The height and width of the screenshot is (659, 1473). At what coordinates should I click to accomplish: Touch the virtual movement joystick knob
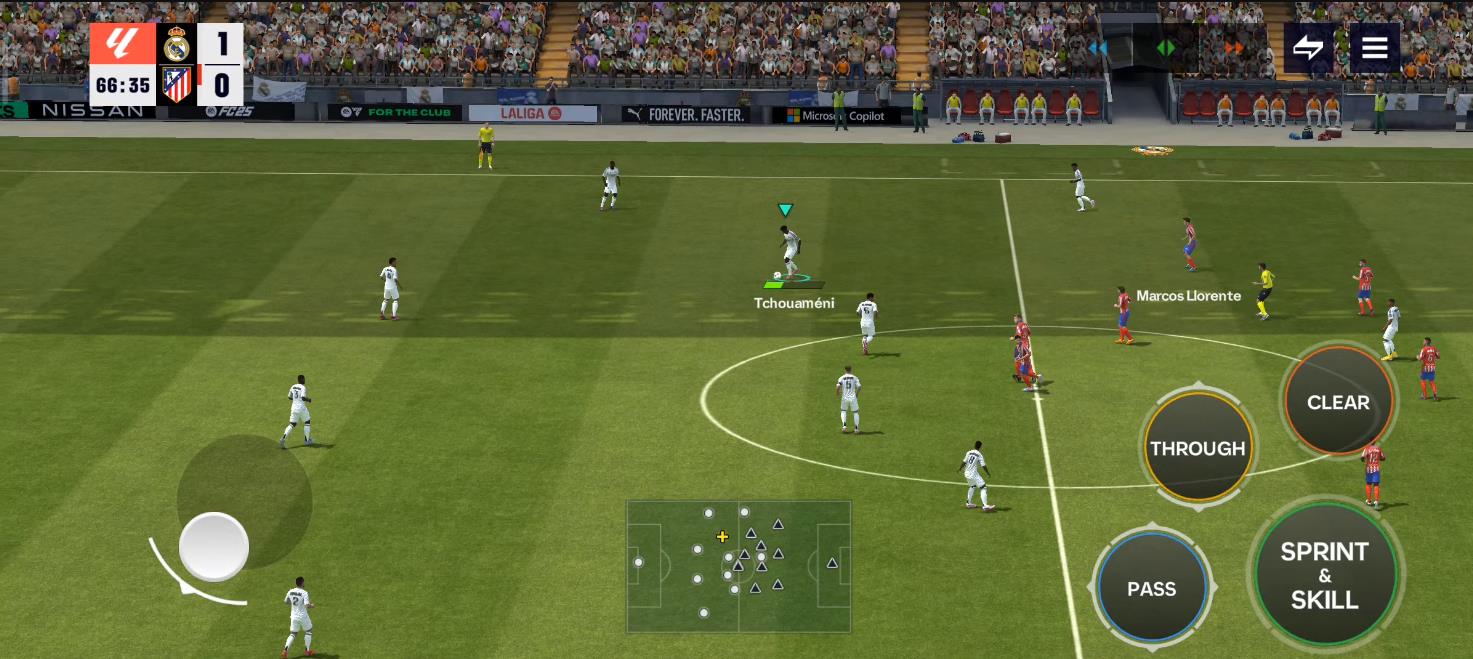(x=214, y=547)
